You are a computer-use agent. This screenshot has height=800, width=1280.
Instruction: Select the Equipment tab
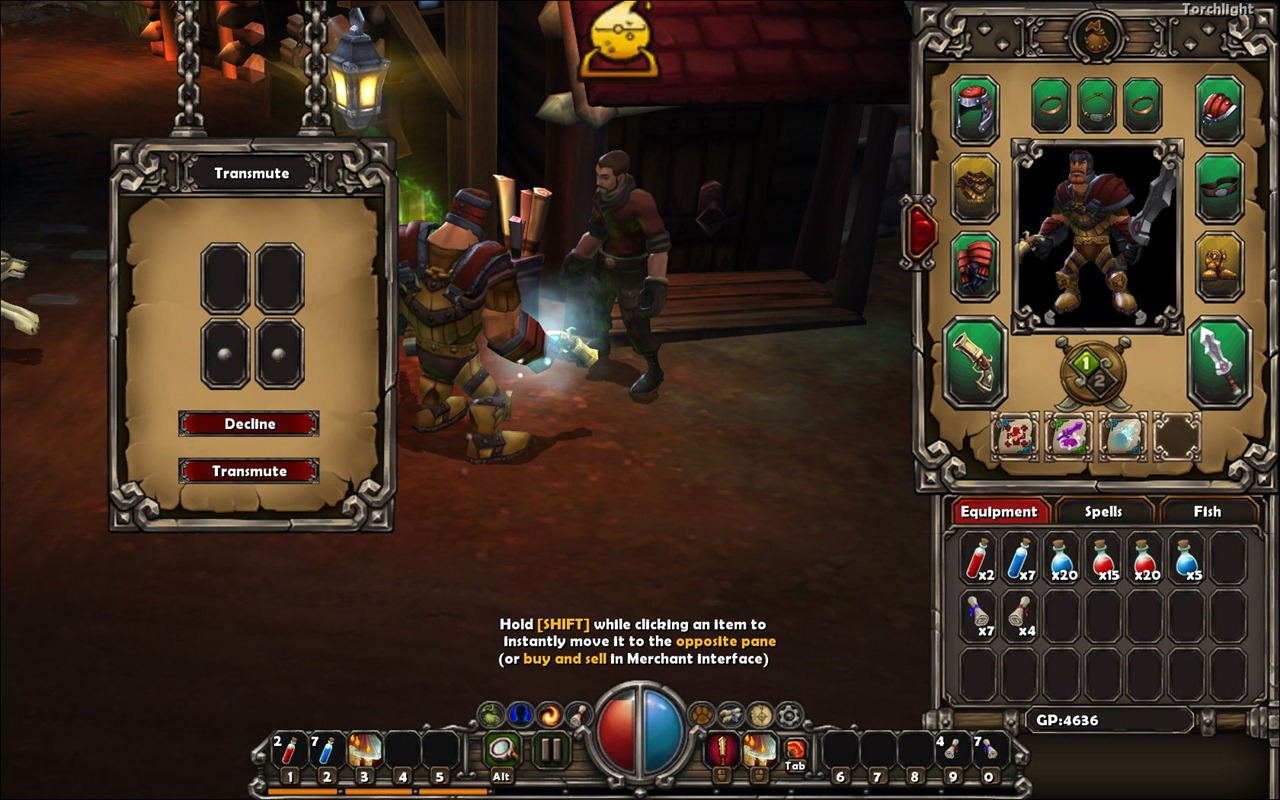point(998,511)
